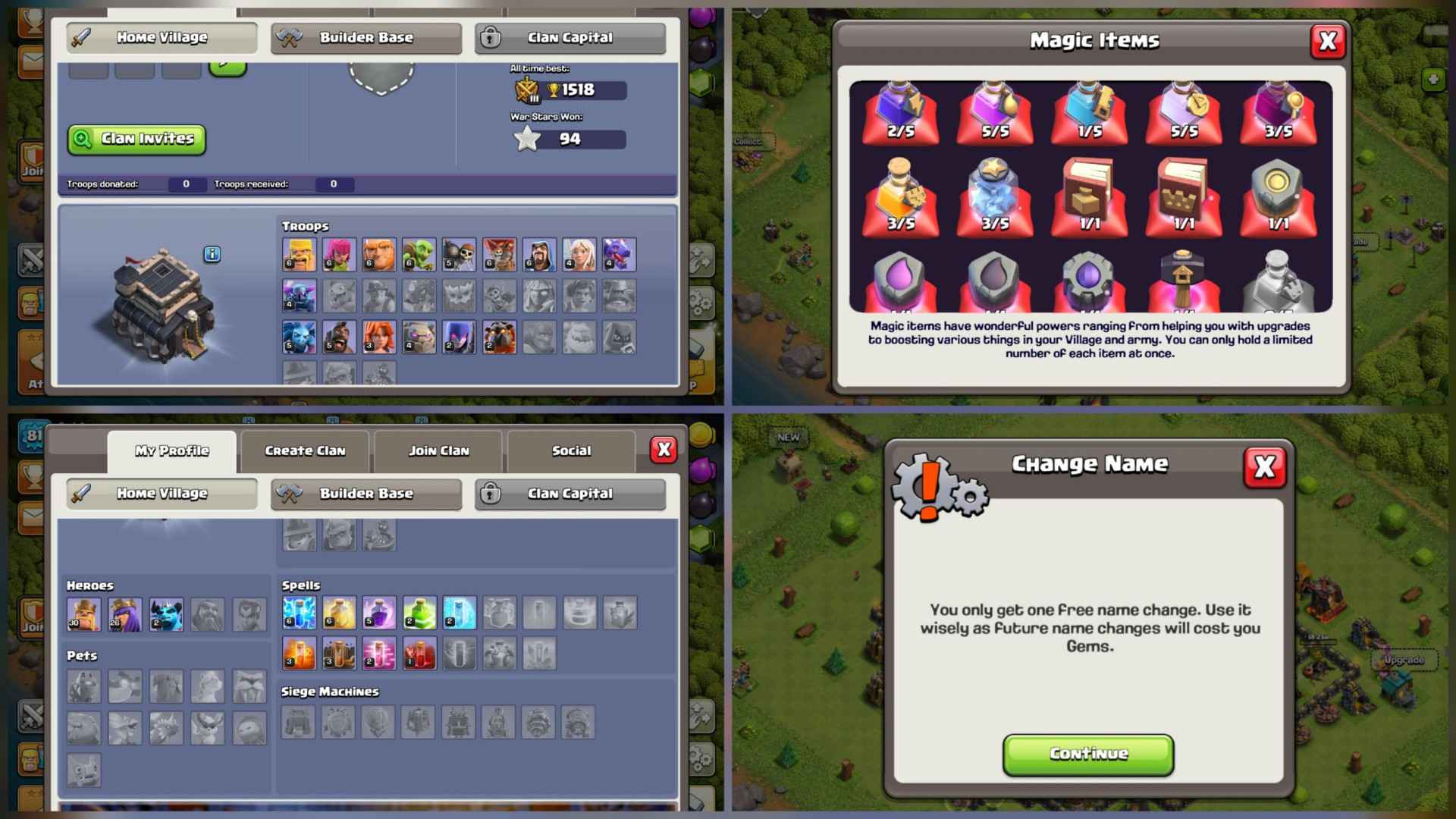Click the Clan Invites button
Viewport: 1456px width, 819px height.
(x=136, y=139)
